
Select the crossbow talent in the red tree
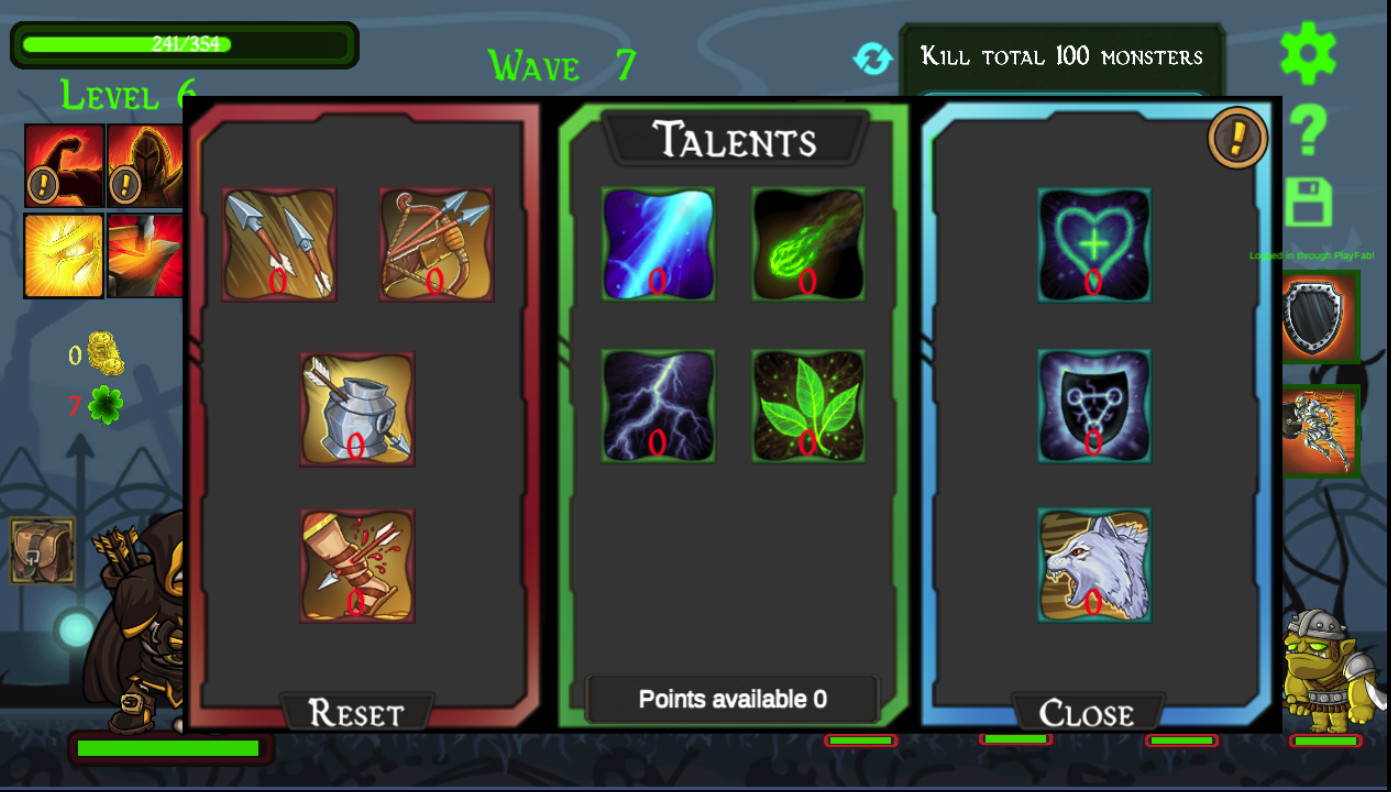434,243
